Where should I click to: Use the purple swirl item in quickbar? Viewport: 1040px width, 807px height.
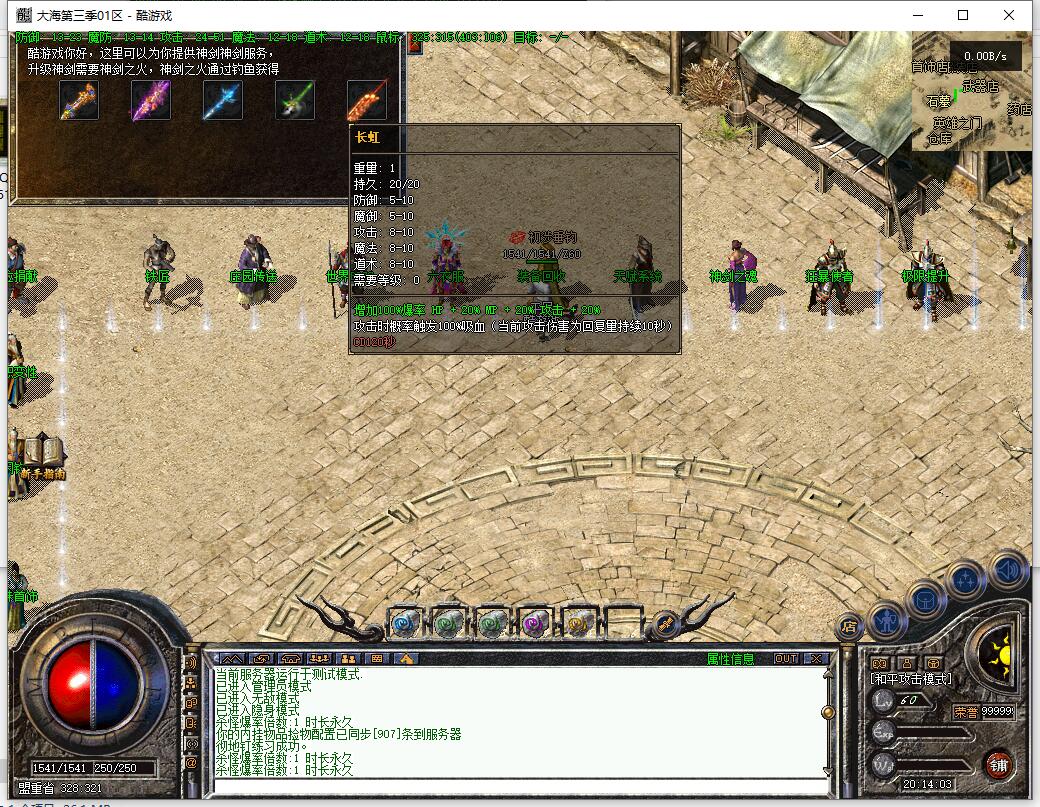tap(534, 623)
